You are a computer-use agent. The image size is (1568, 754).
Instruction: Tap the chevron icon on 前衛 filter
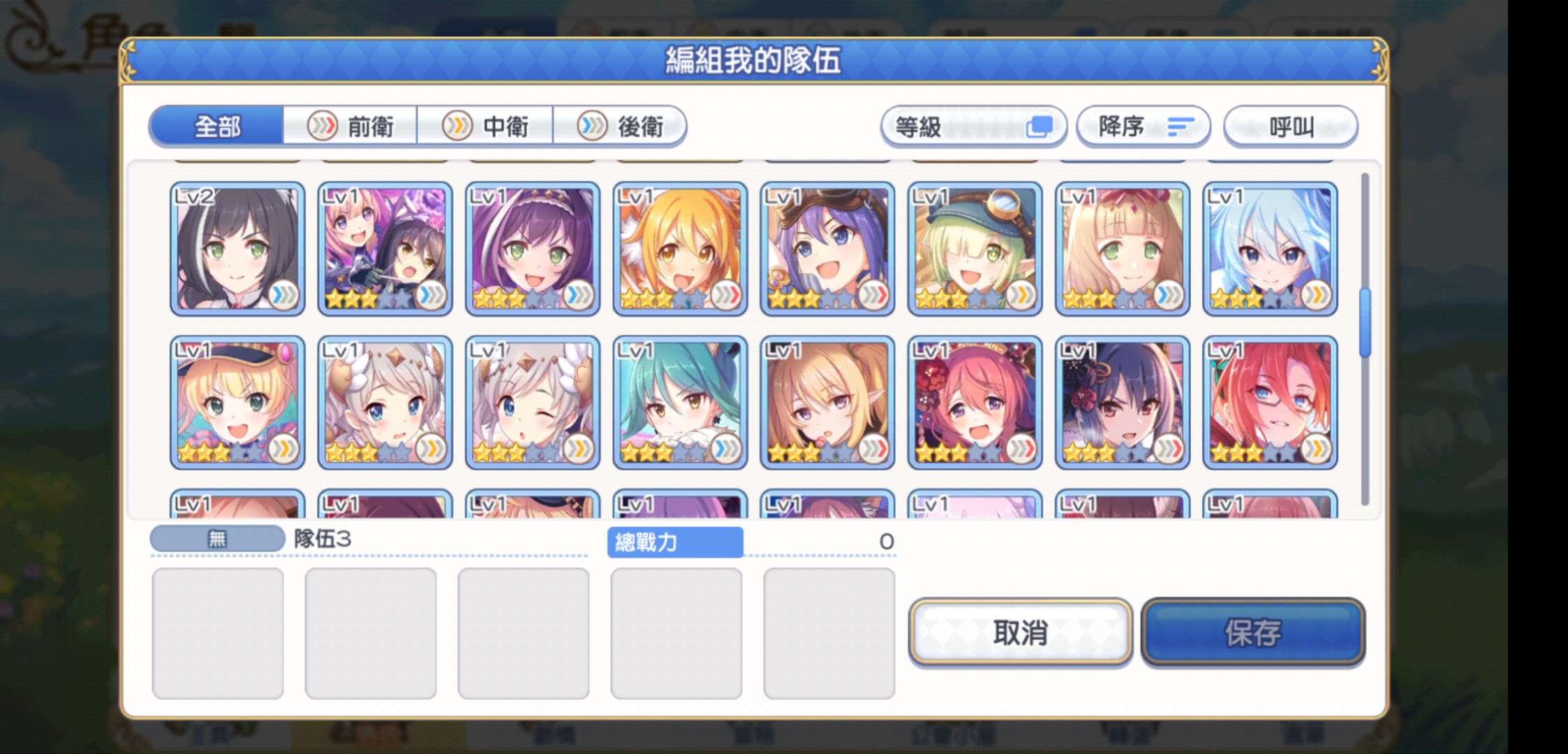pyautogui.click(x=322, y=126)
